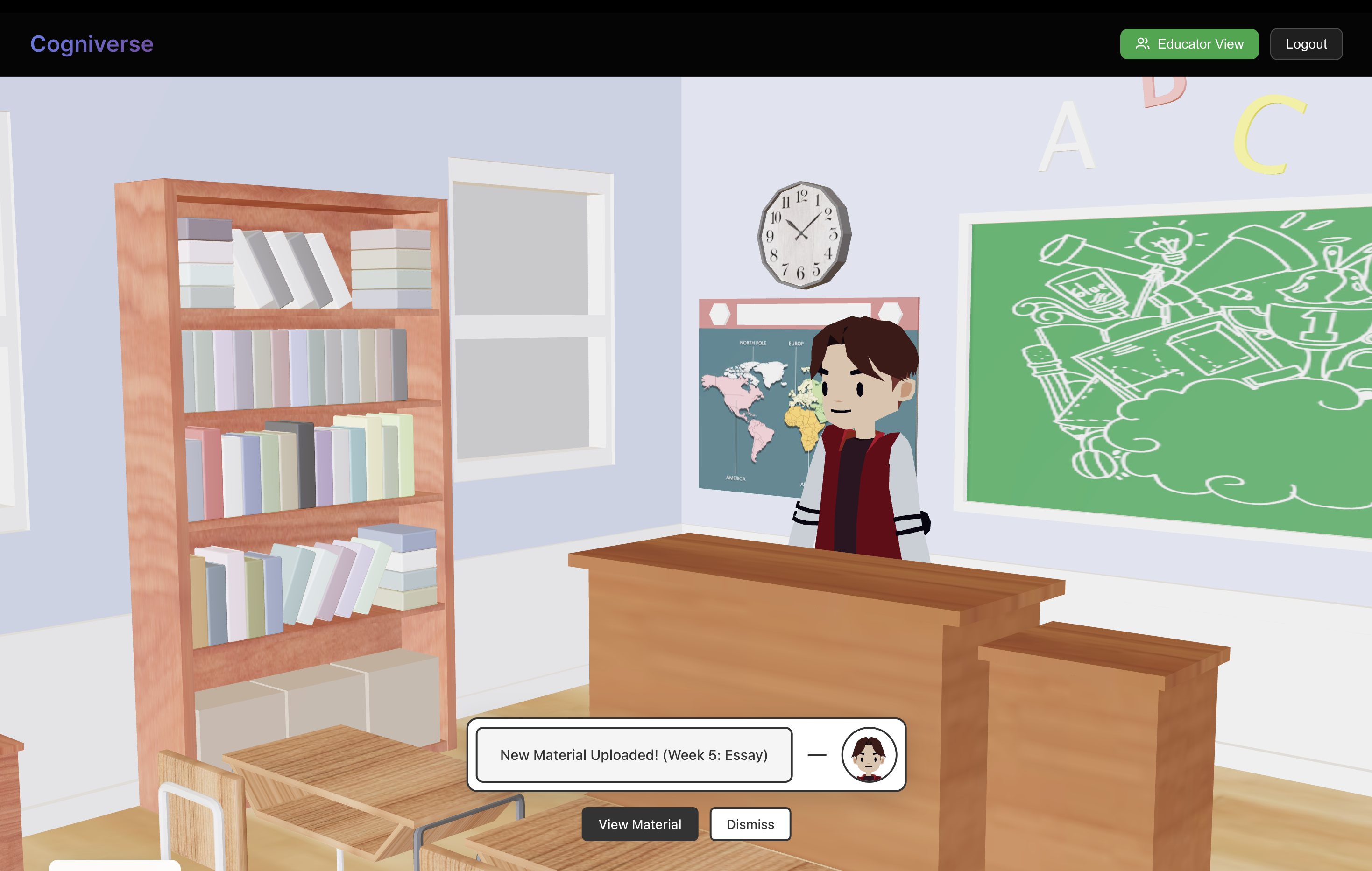View the newly uploaded material
This screenshot has width=1372, height=871.
(639, 824)
